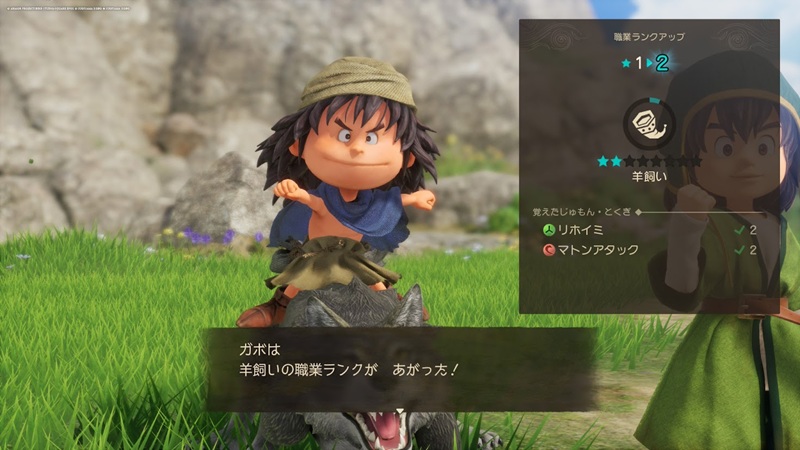
Task: Click the 羊飼い vocation emblem icon
Action: point(648,124)
